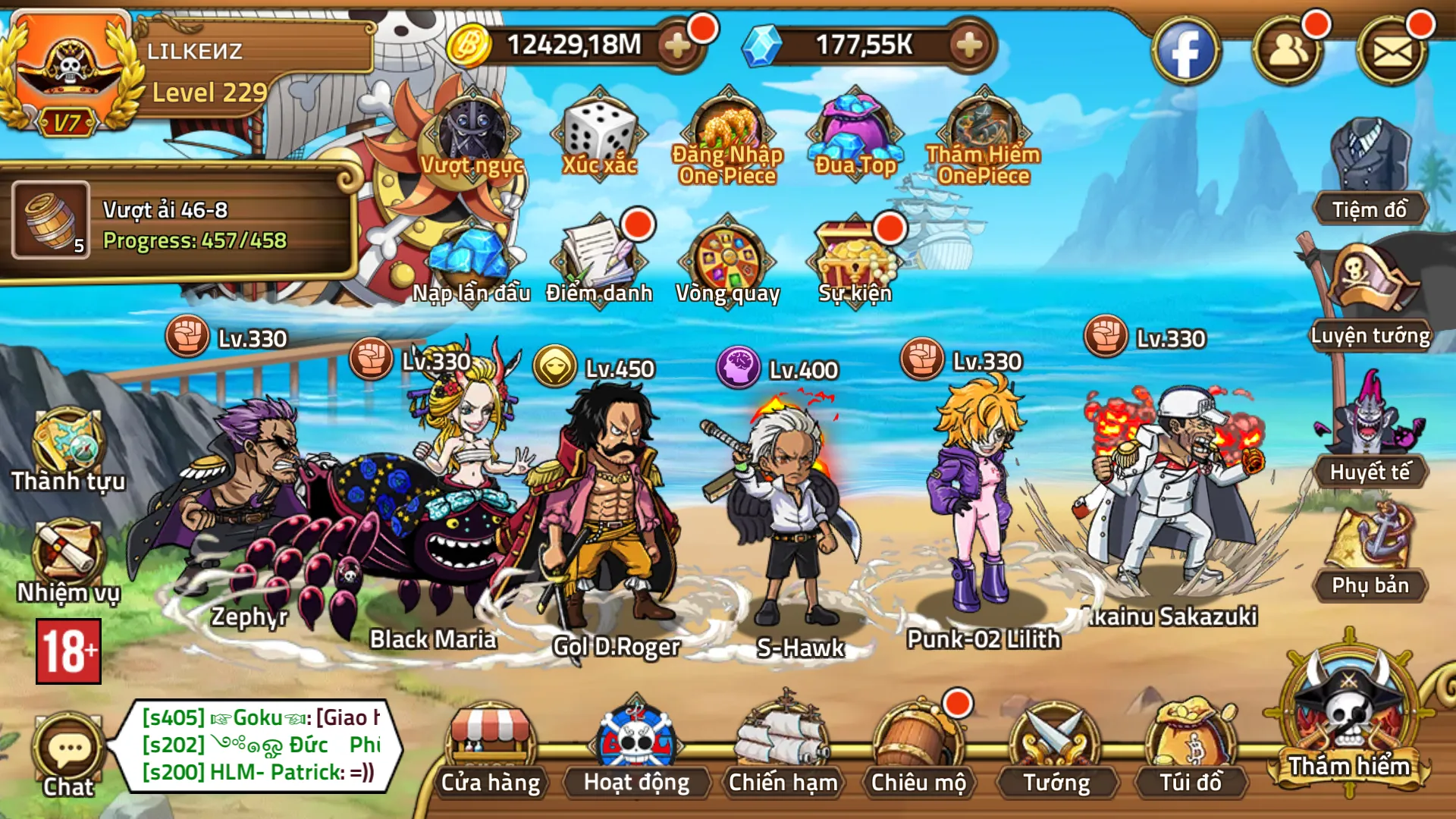Open the Chat window
This screenshot has width=1456, height=819.
[x=67, y=747]
